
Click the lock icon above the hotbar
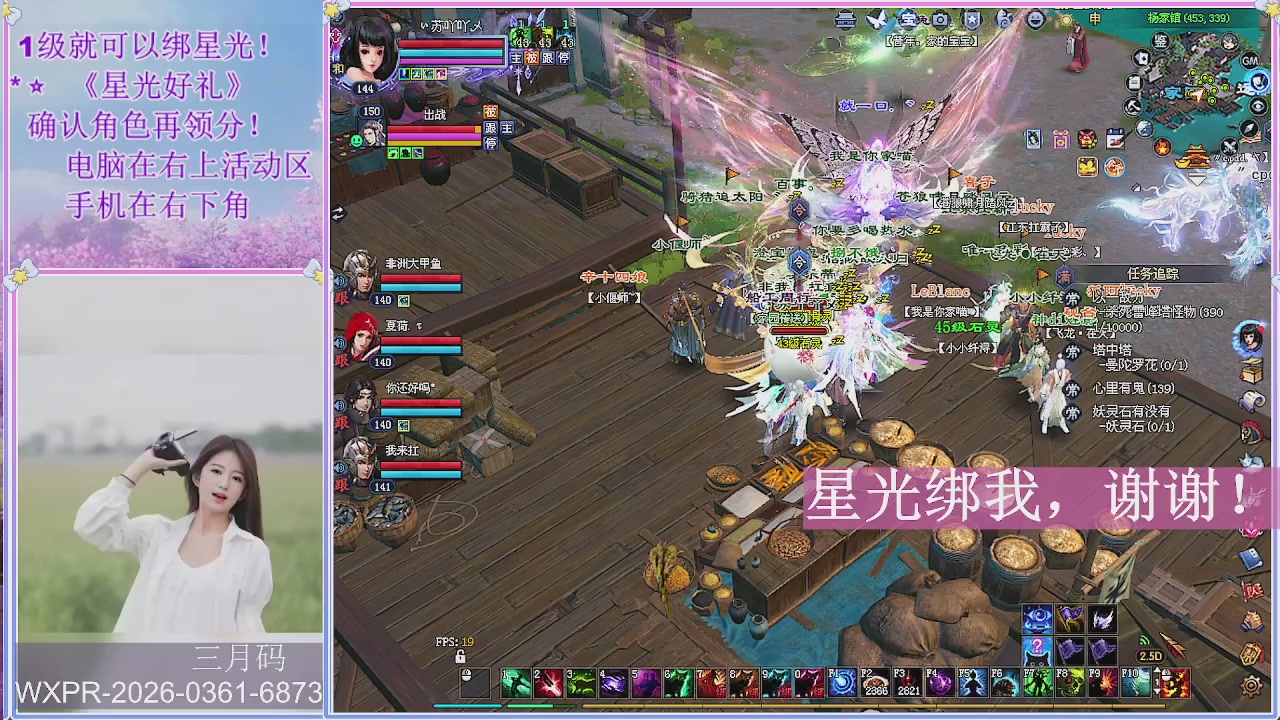(x=460, y=654)
